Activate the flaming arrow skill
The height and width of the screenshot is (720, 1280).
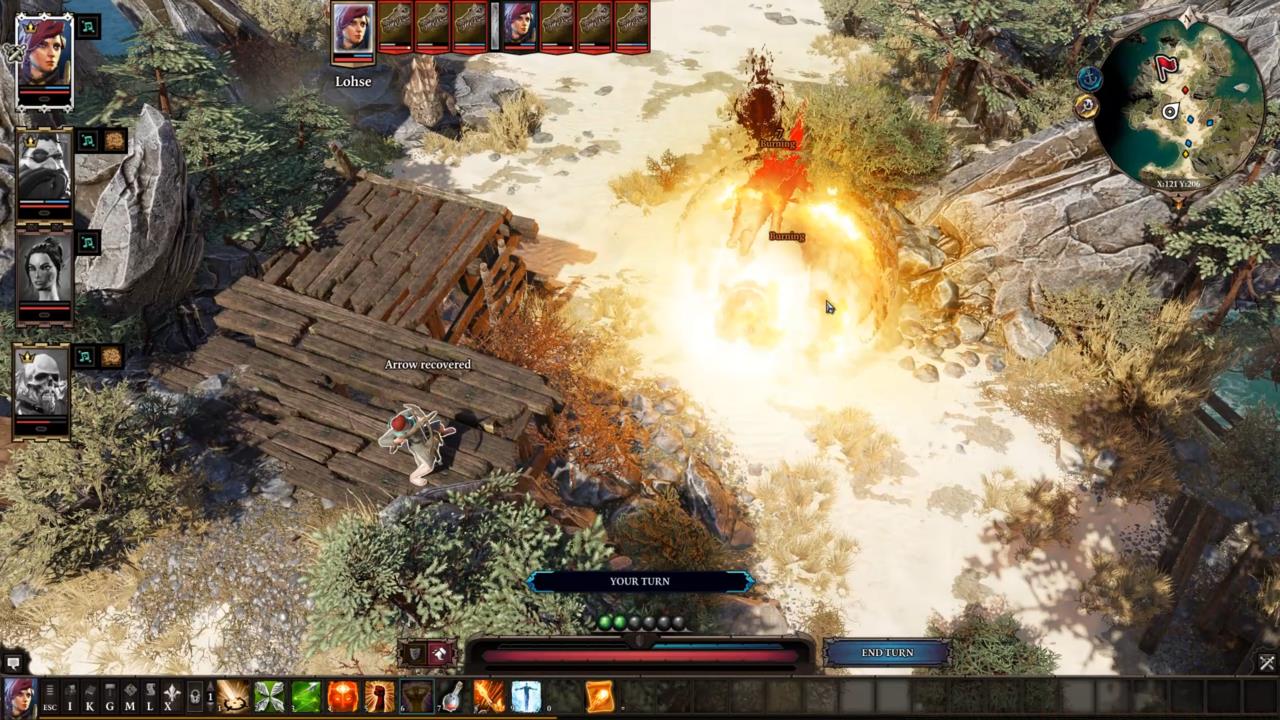(489, 696)
